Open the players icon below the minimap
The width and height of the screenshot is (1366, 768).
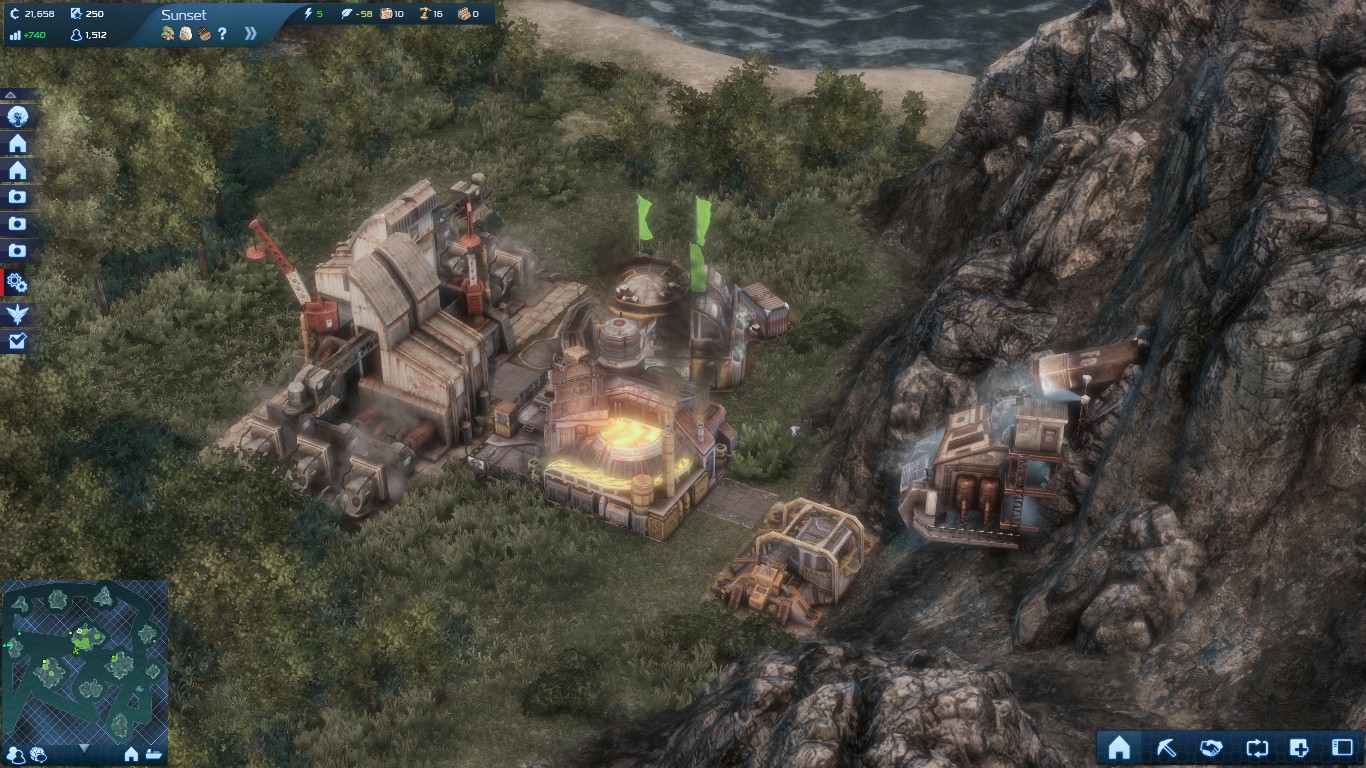(16, 755)
